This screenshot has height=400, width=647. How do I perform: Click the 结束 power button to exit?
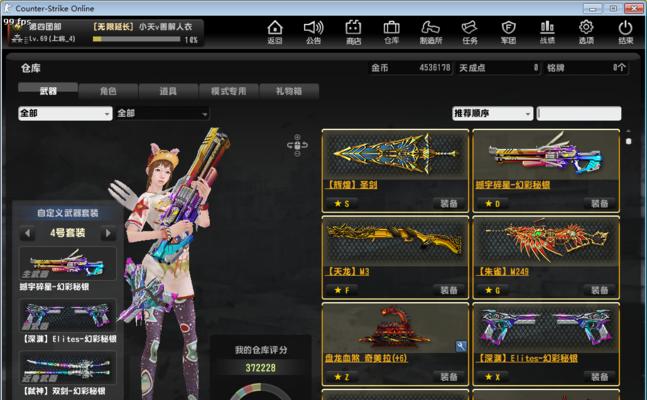pyautogui.click(x=626, y=31)
